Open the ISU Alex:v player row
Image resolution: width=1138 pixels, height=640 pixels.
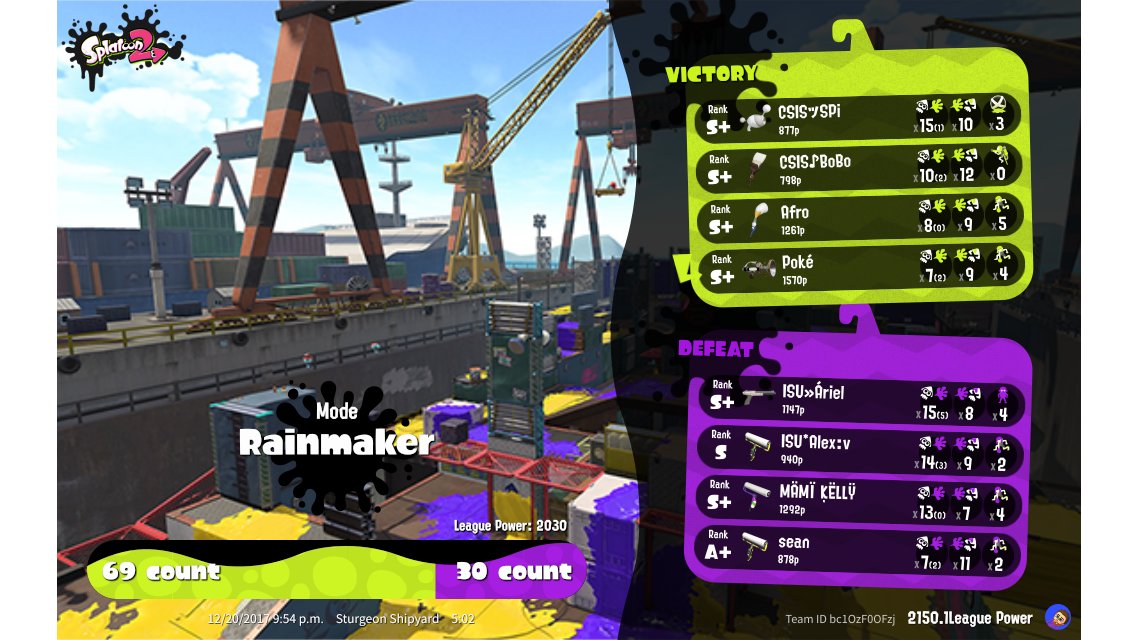coord(862,450)
